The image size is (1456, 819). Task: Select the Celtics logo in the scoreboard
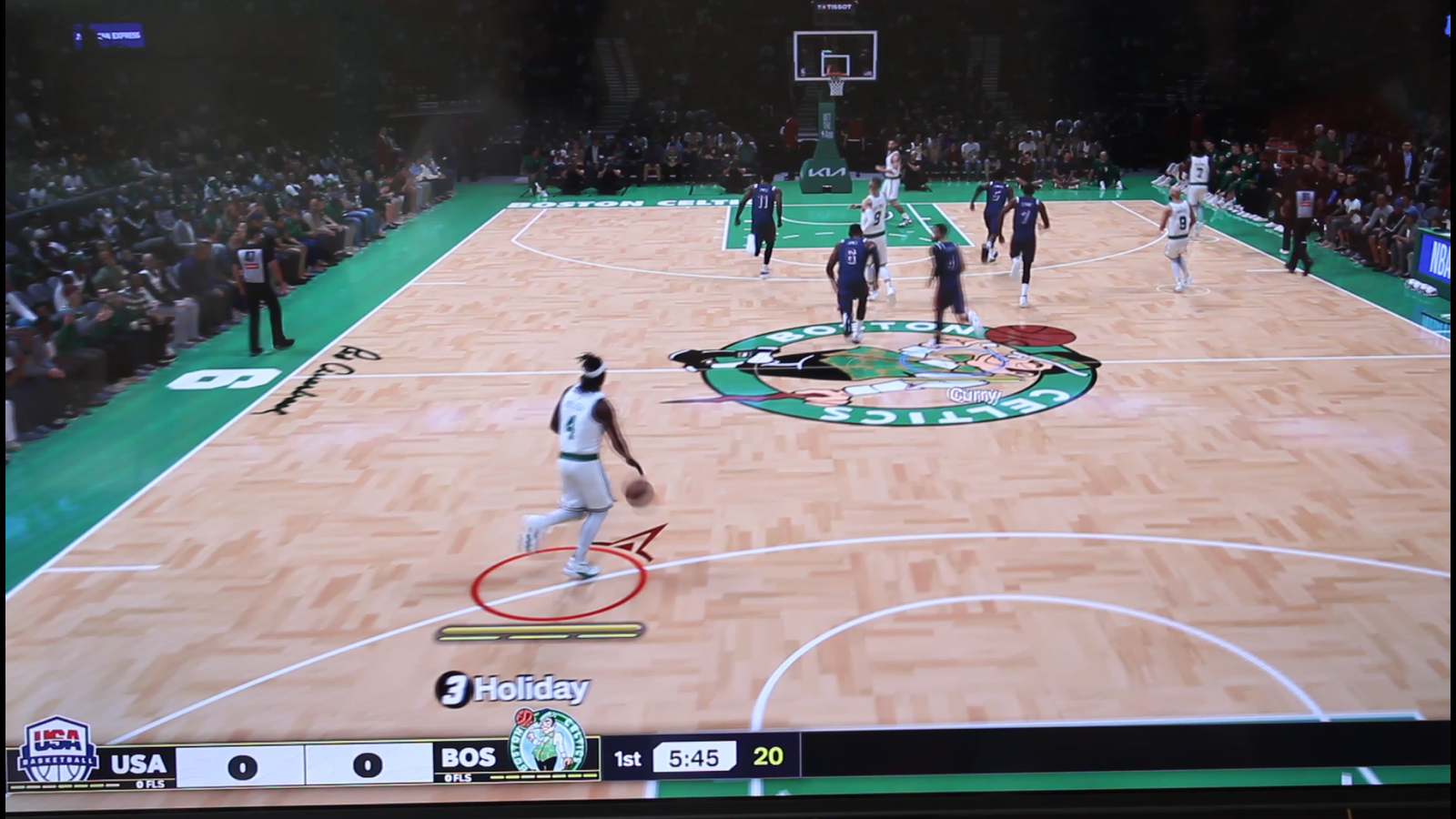click(x=548, y=743)
